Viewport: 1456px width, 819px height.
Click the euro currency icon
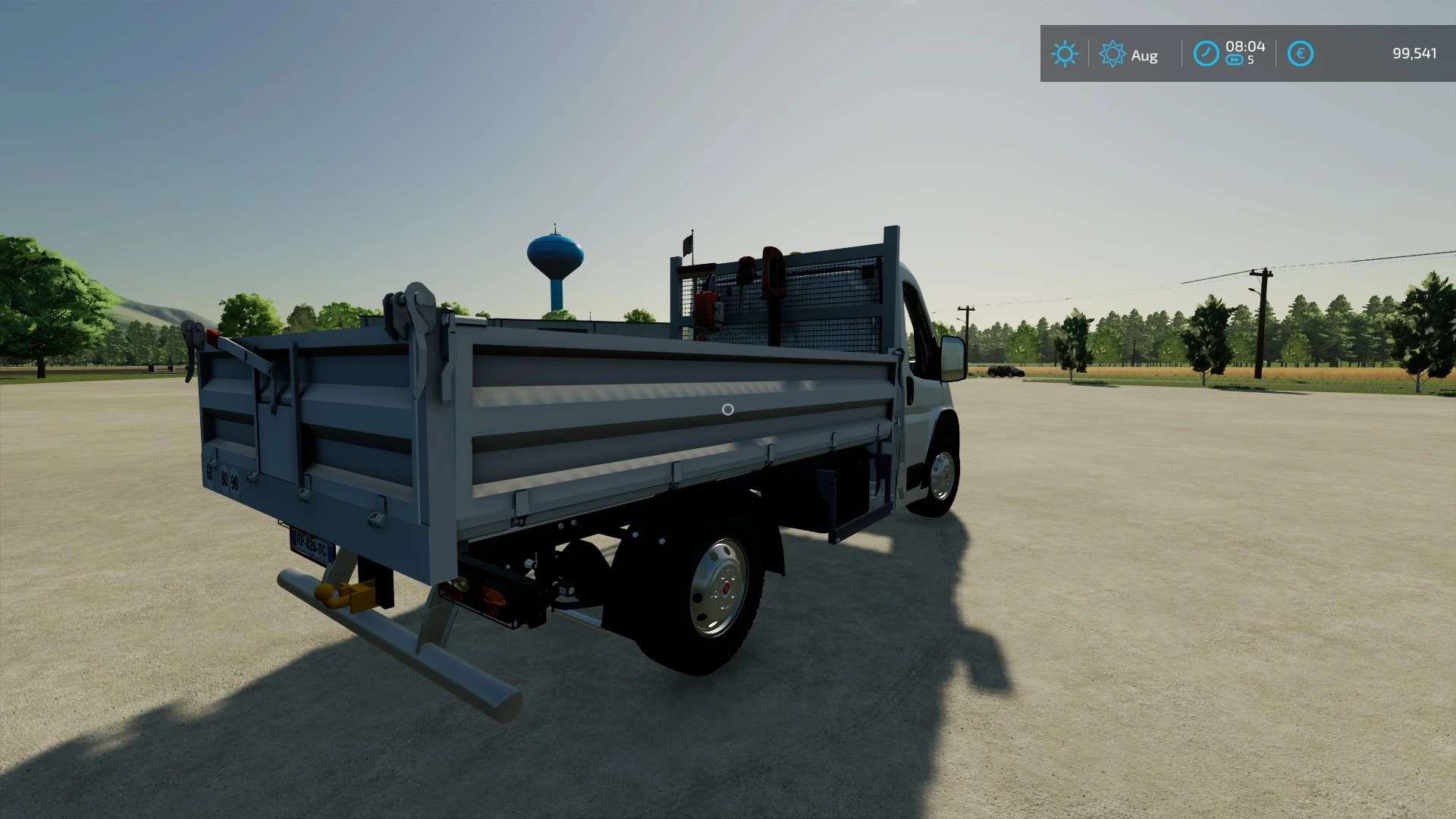pos(1301,54)
